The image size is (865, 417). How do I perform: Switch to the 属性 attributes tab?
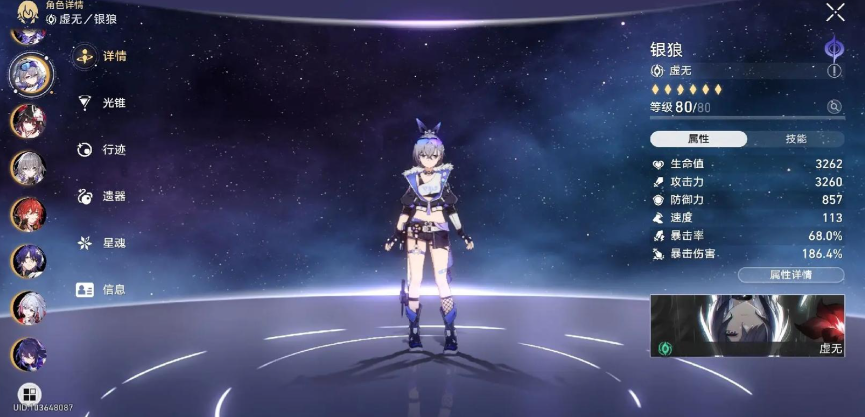(698, 139)
